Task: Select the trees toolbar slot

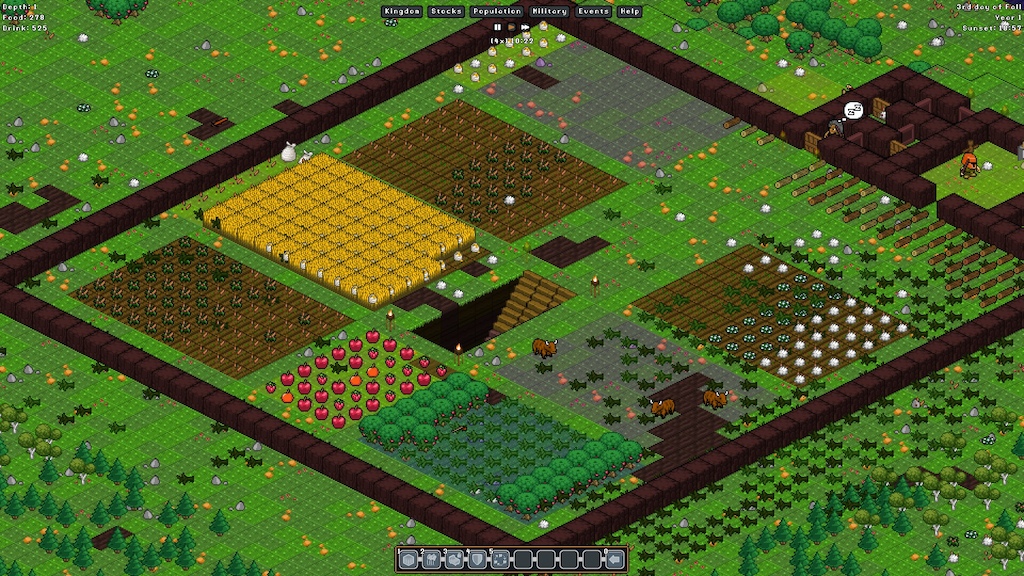Action: pos(433,559)
